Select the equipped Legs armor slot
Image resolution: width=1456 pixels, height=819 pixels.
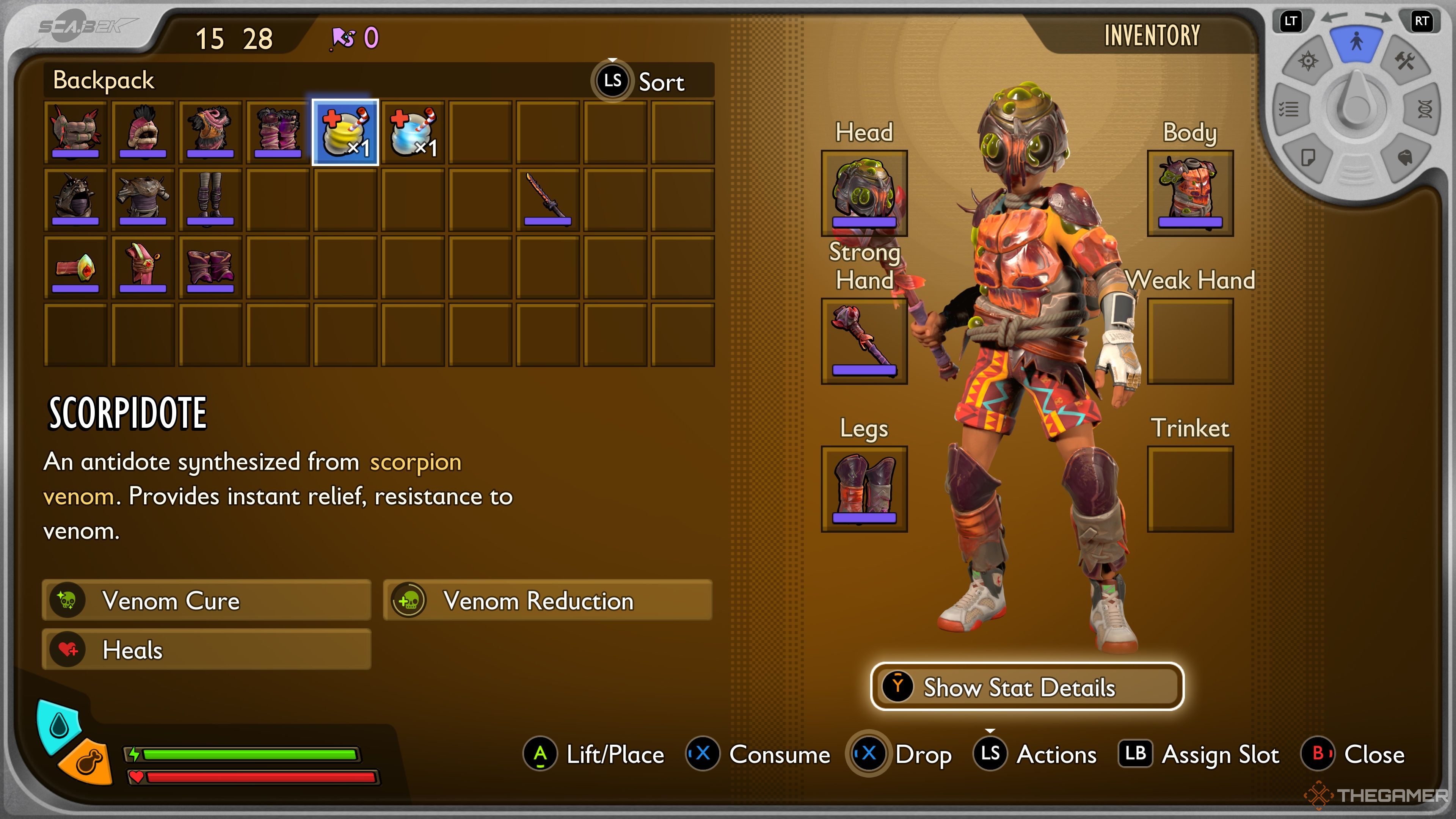[864, 488]
